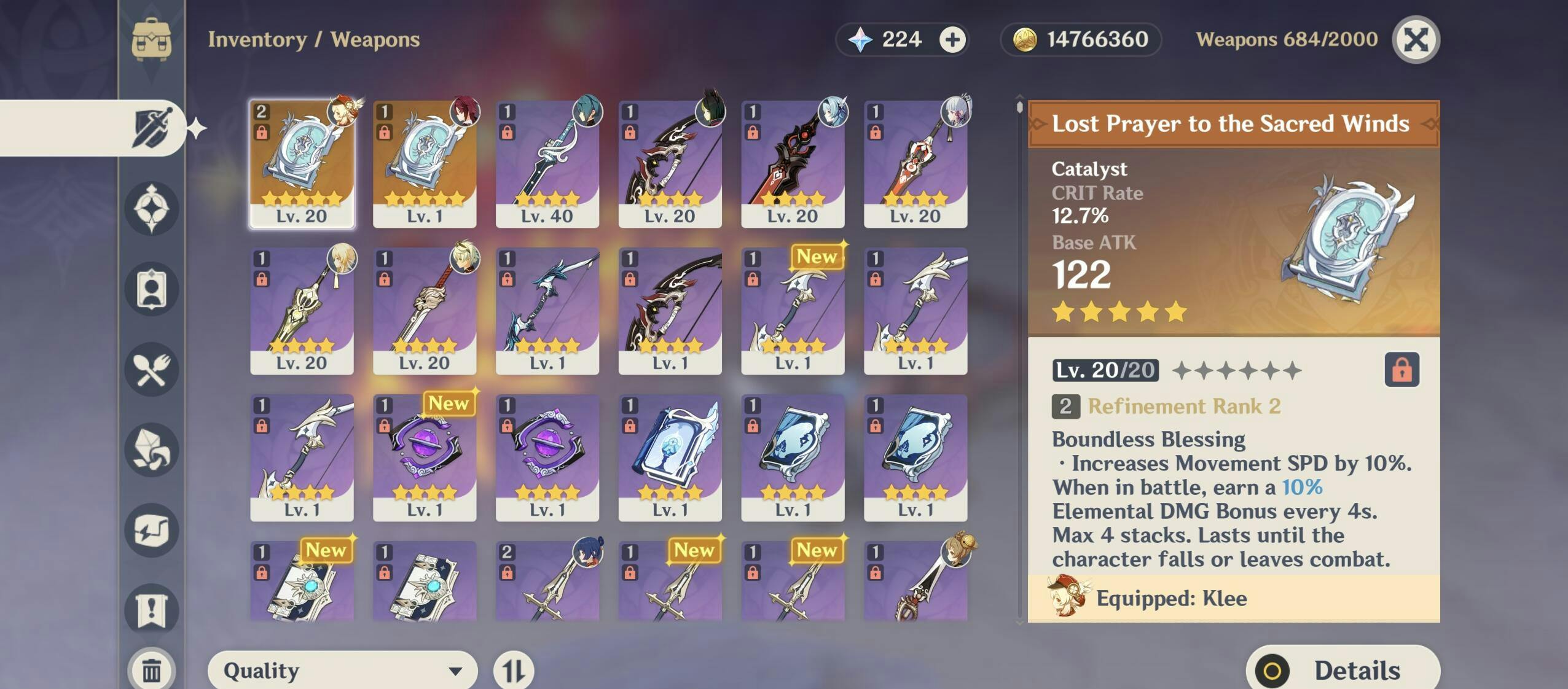Close the inventory with the X button
Image resolution: width=1568 pixels, height=689 pixels.
(x=1416, y=40)
